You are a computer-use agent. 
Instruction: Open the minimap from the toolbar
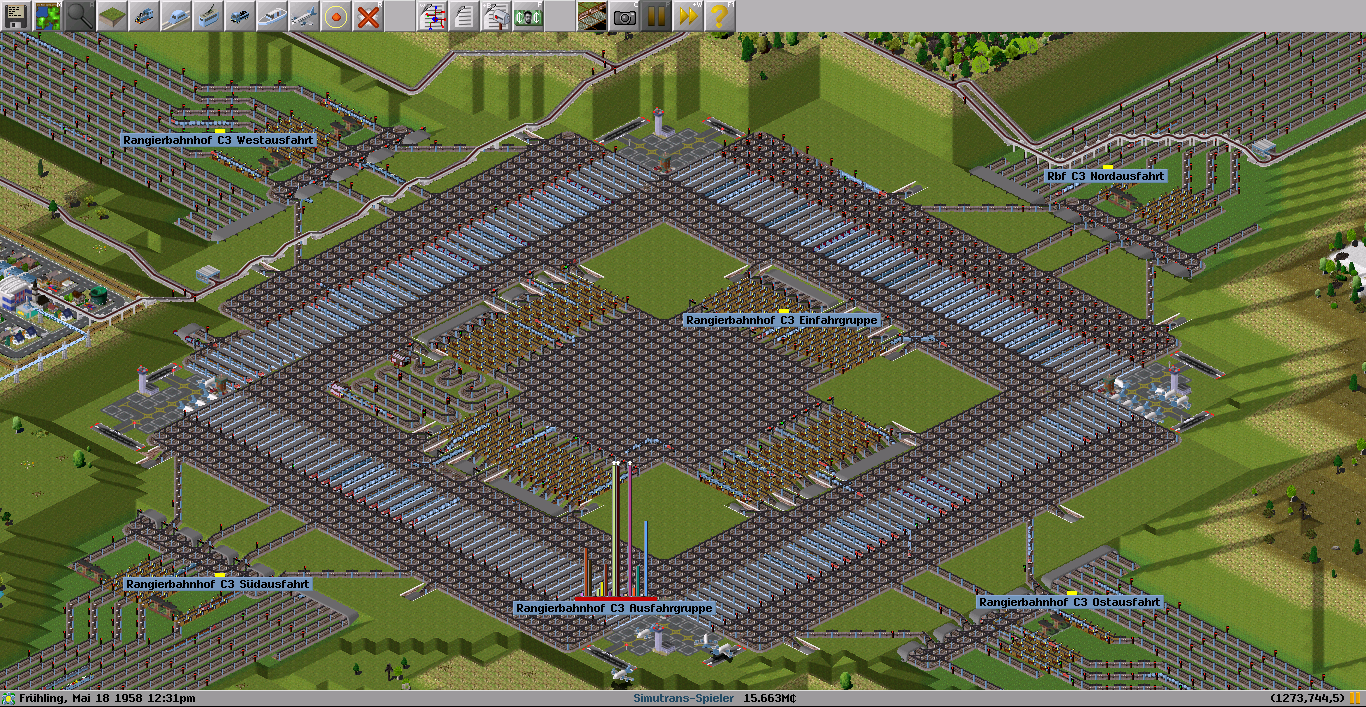tap(48, 16)
